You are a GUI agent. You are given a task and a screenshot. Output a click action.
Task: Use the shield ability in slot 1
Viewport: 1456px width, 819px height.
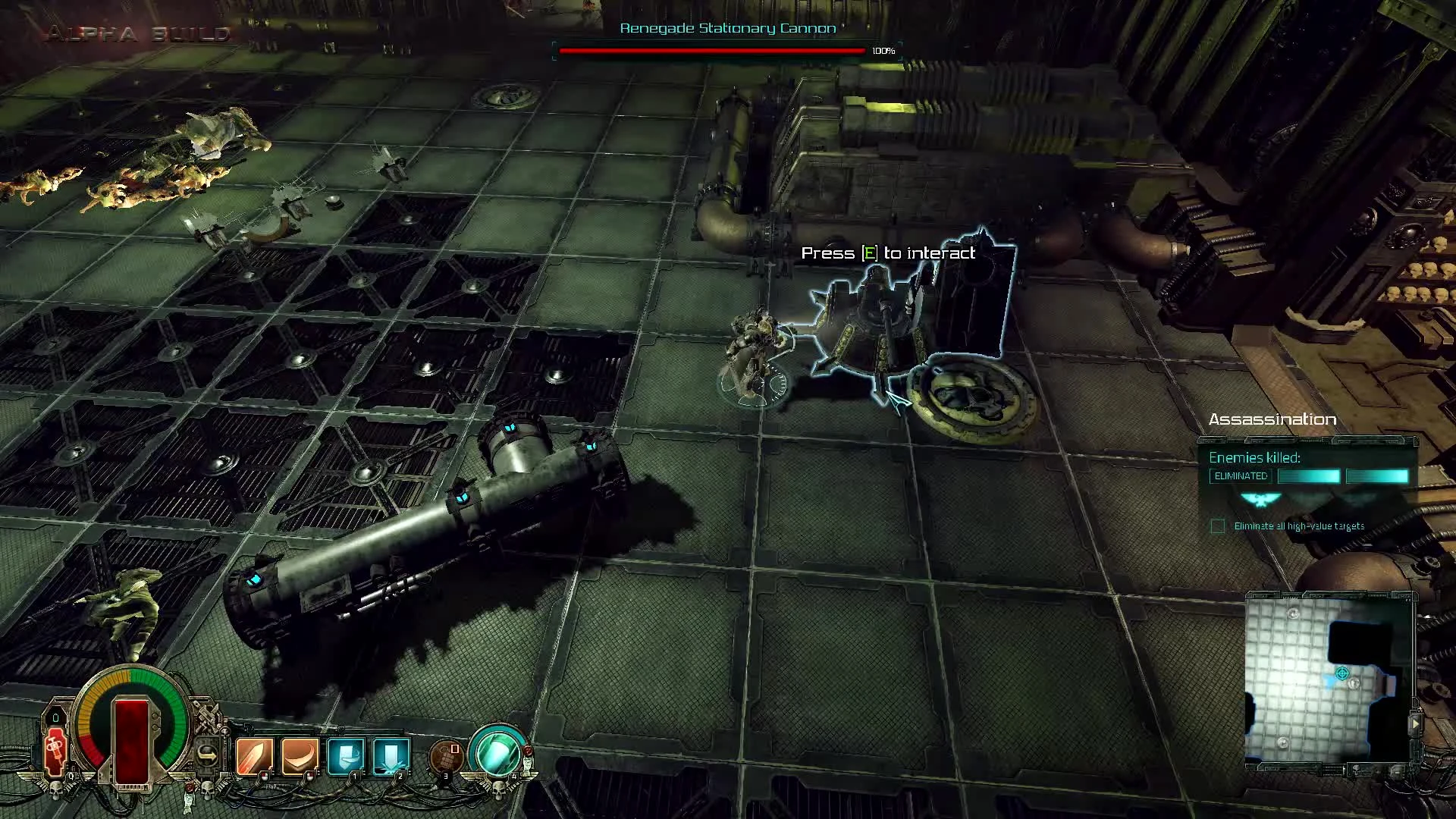344,755
